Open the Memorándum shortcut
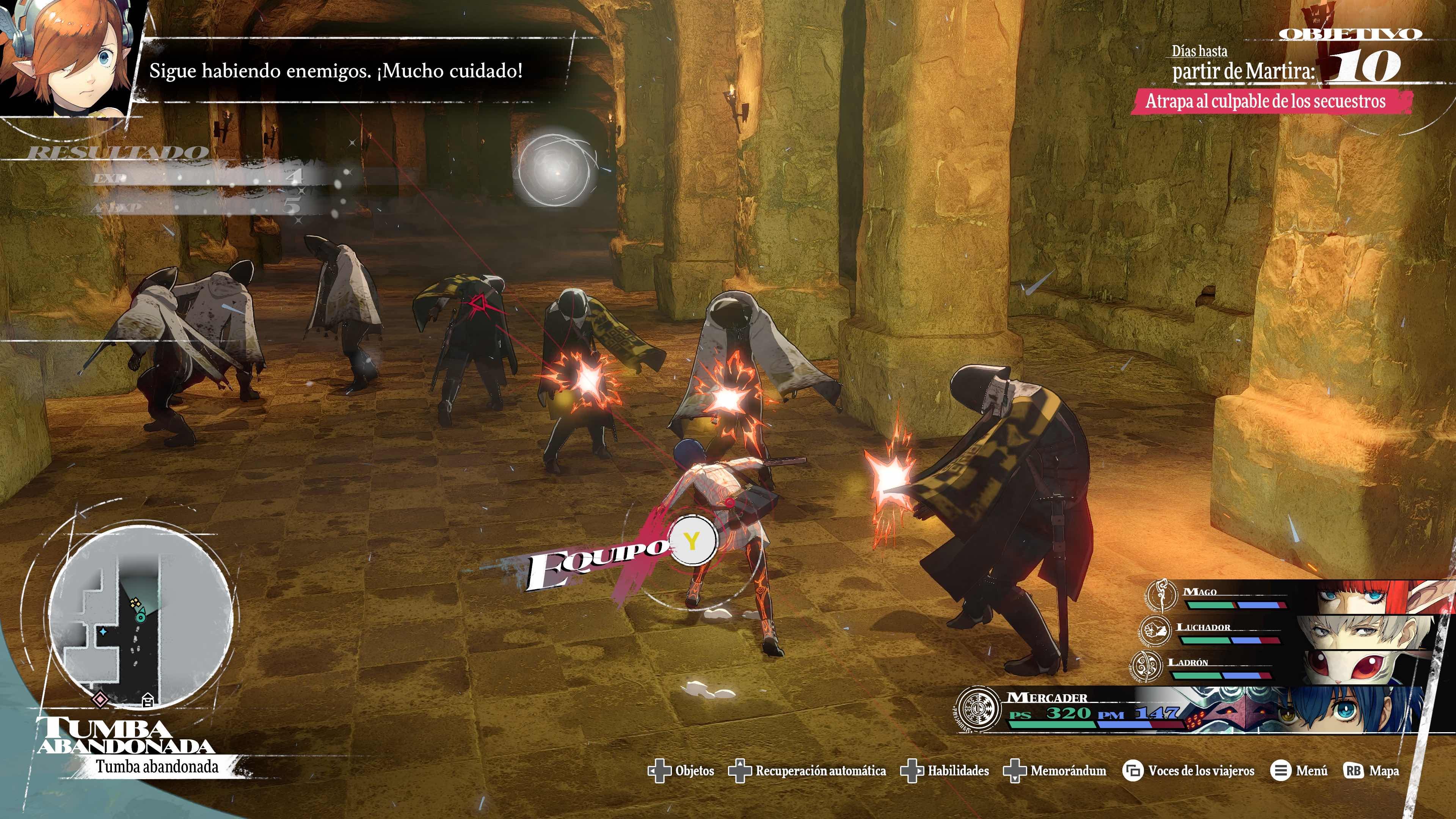Image resolution: width=1456 pixels, height=819 pixels. [x=1055, y=771]
